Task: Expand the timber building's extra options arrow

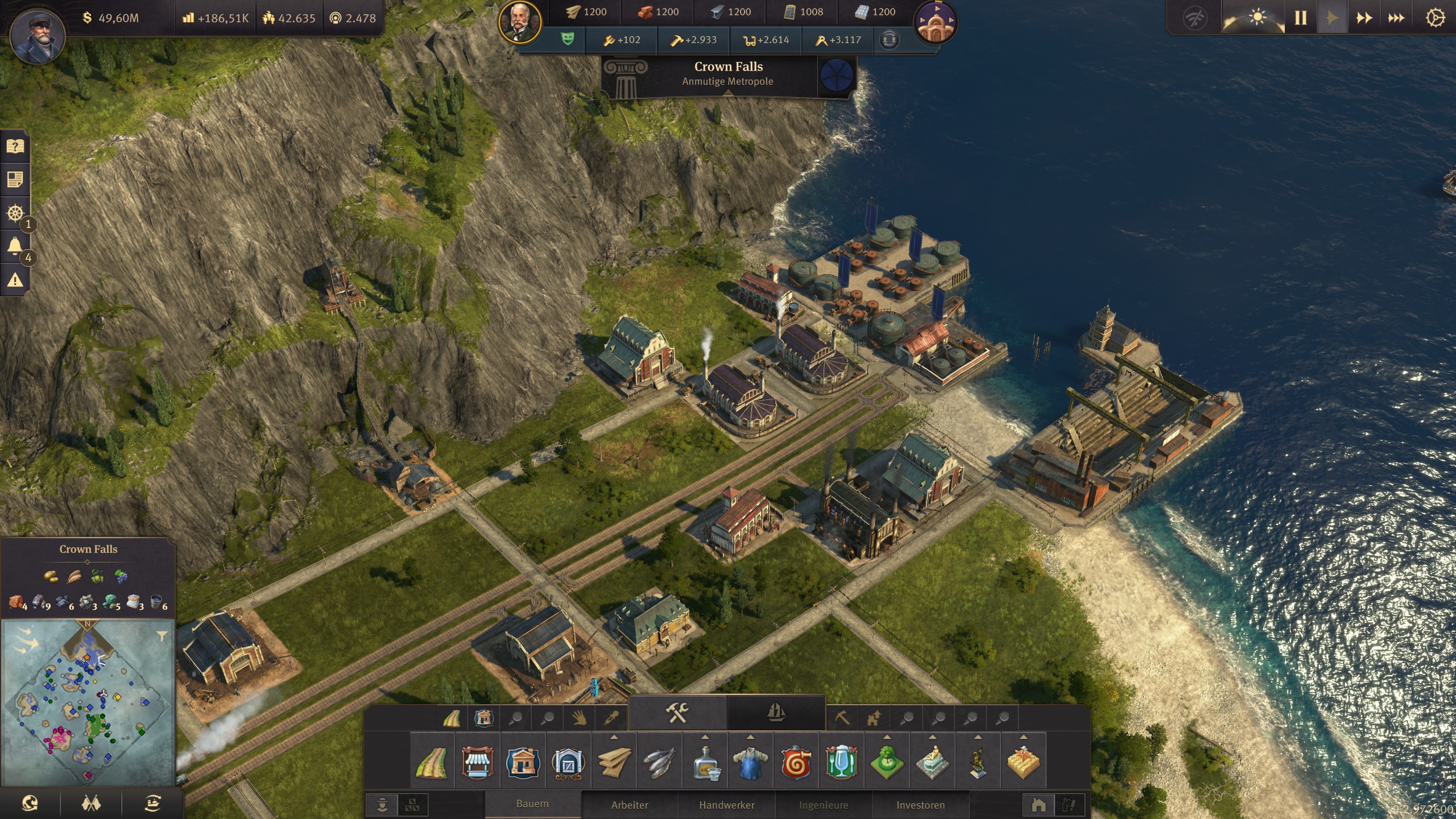Action: click(613, 738)
